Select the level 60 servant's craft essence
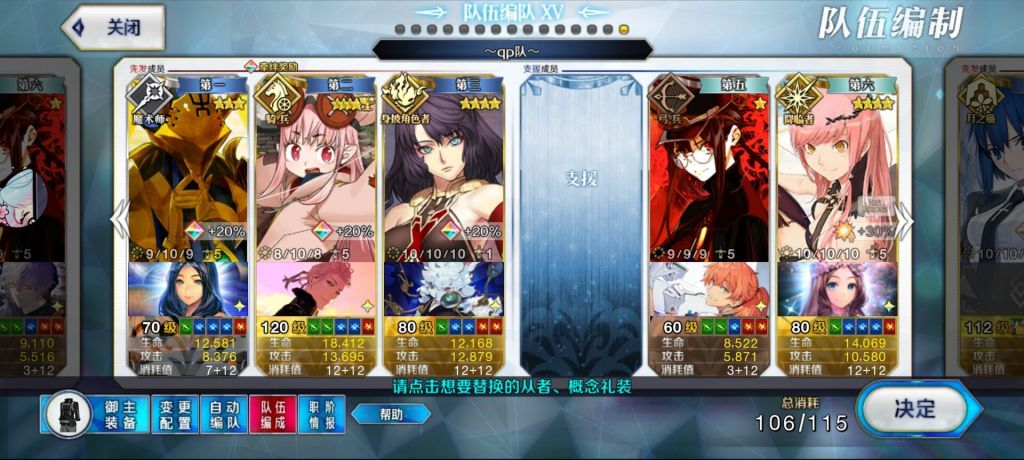The image size is (1024, 460). click(x=708, y=288)
